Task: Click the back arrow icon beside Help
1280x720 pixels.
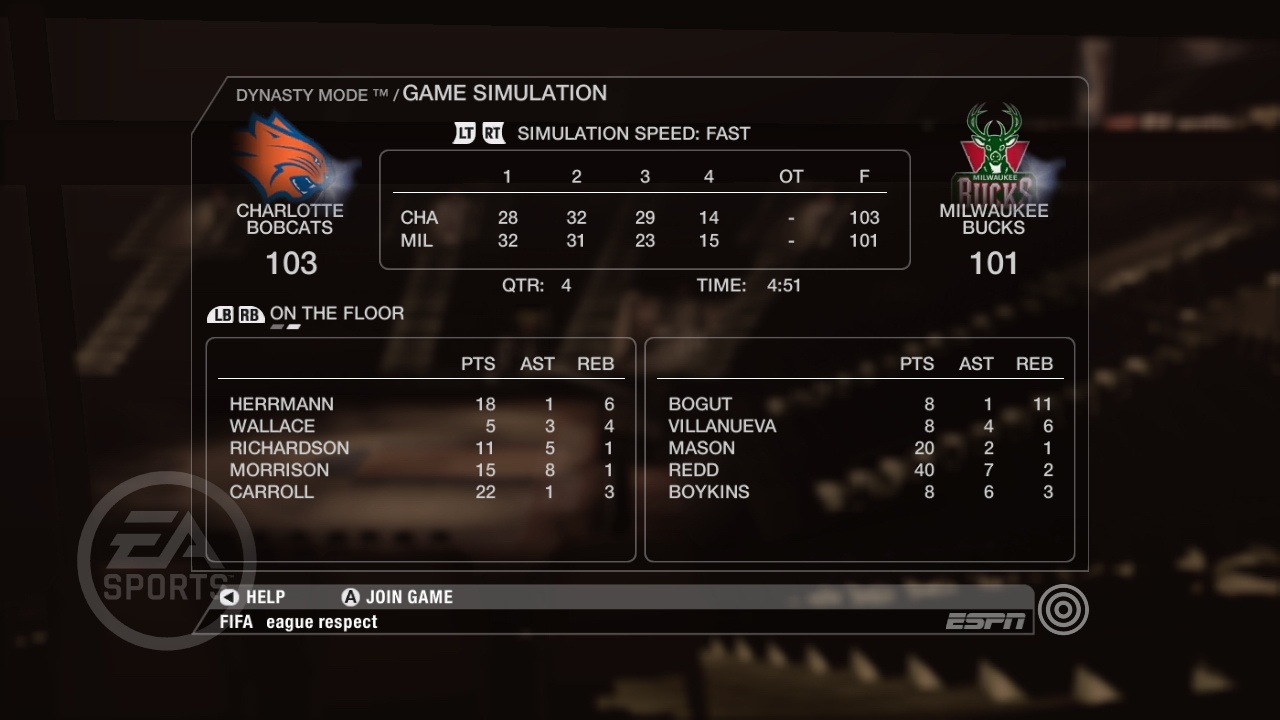Action: coord(228,596)
